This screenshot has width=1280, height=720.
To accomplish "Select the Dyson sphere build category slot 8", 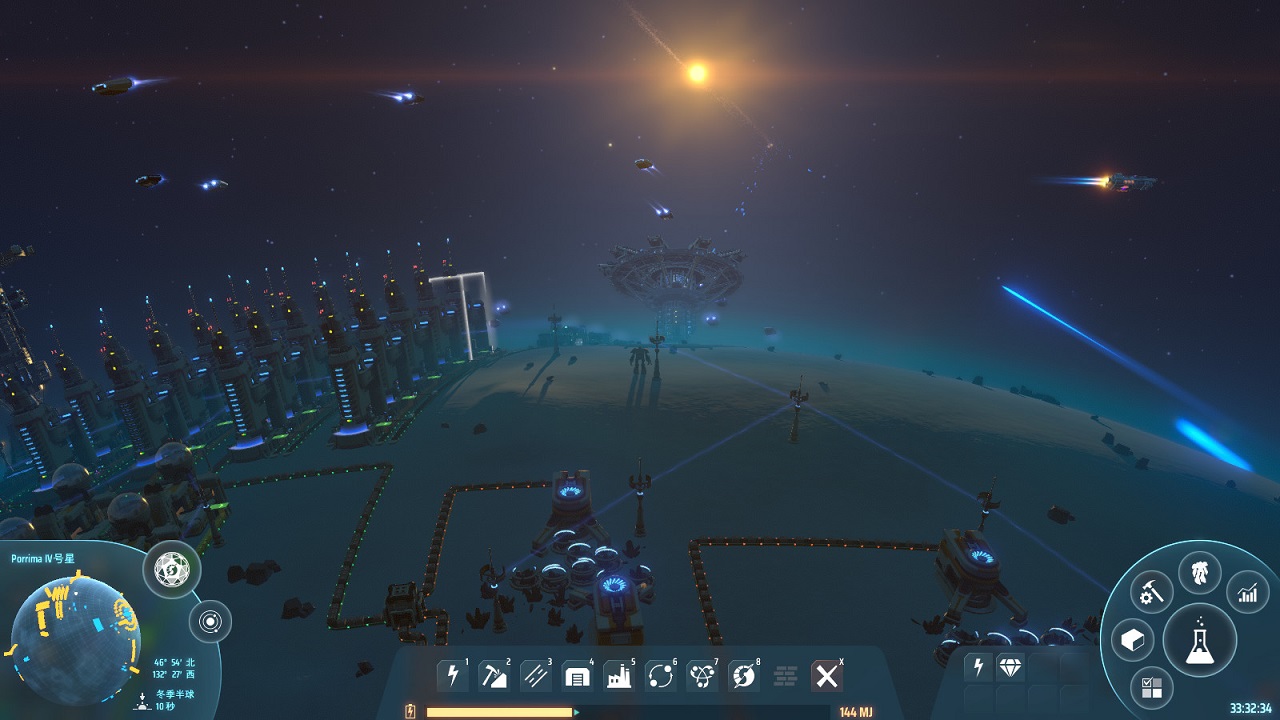I will 746,675.
